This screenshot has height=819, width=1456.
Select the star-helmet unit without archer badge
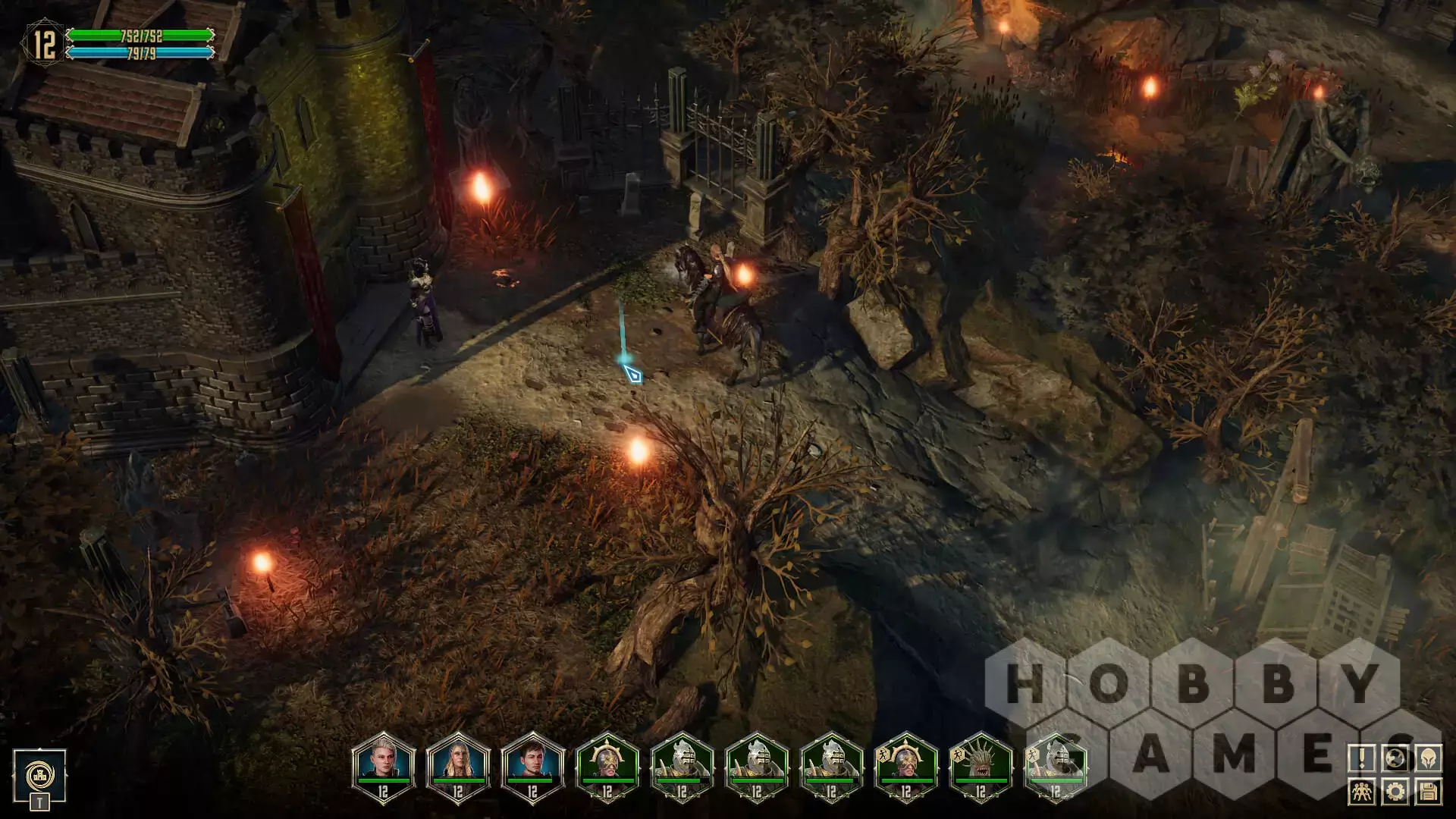pos(607,764)
